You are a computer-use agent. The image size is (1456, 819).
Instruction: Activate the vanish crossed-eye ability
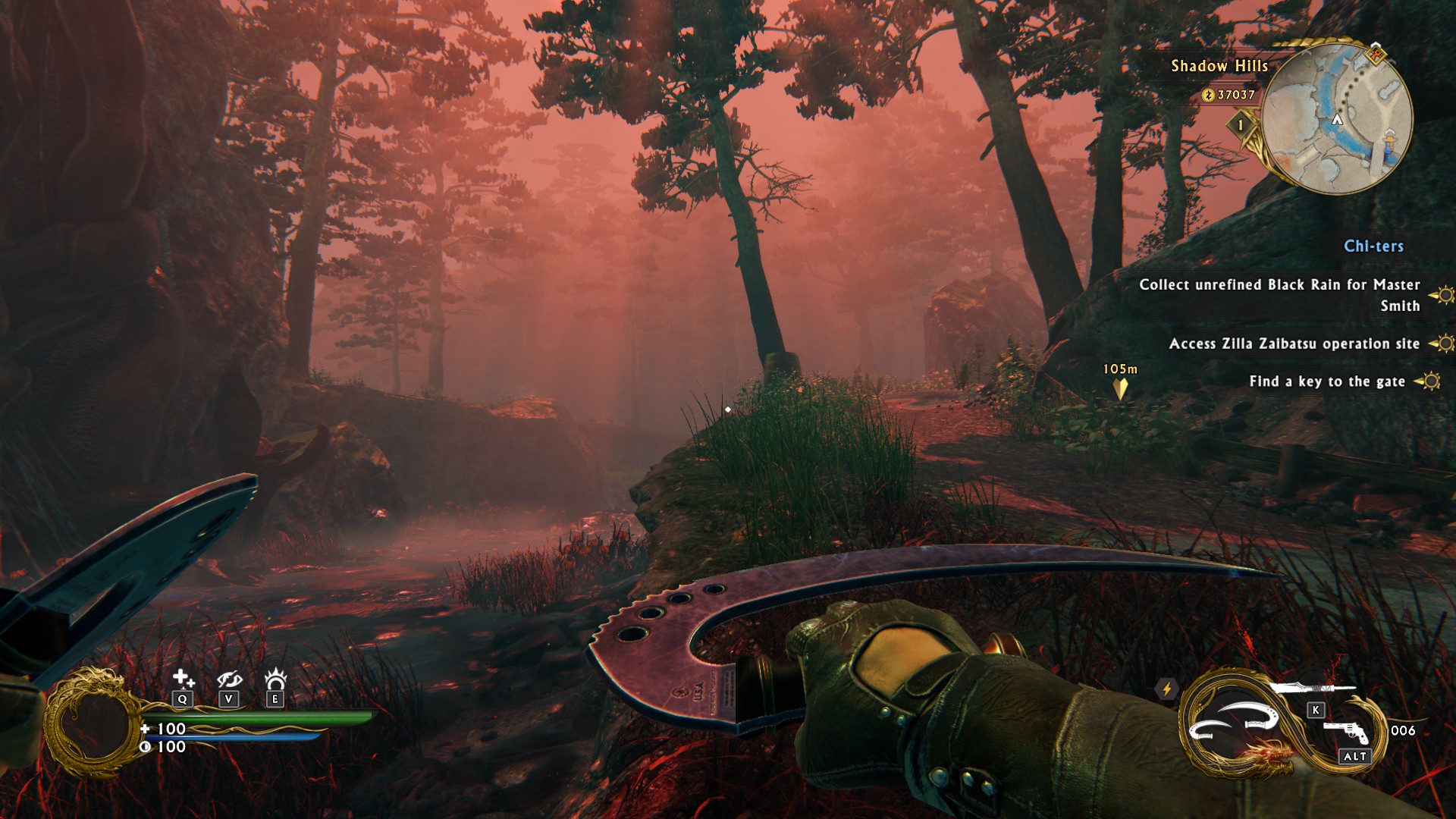tap(228, 679)
